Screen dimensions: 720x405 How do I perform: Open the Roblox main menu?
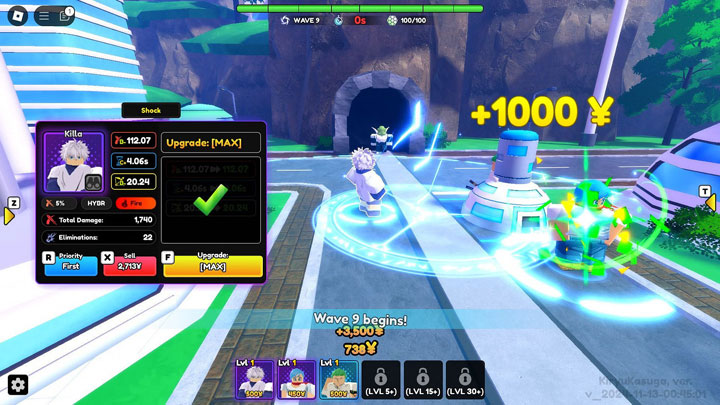click(17, 15)
